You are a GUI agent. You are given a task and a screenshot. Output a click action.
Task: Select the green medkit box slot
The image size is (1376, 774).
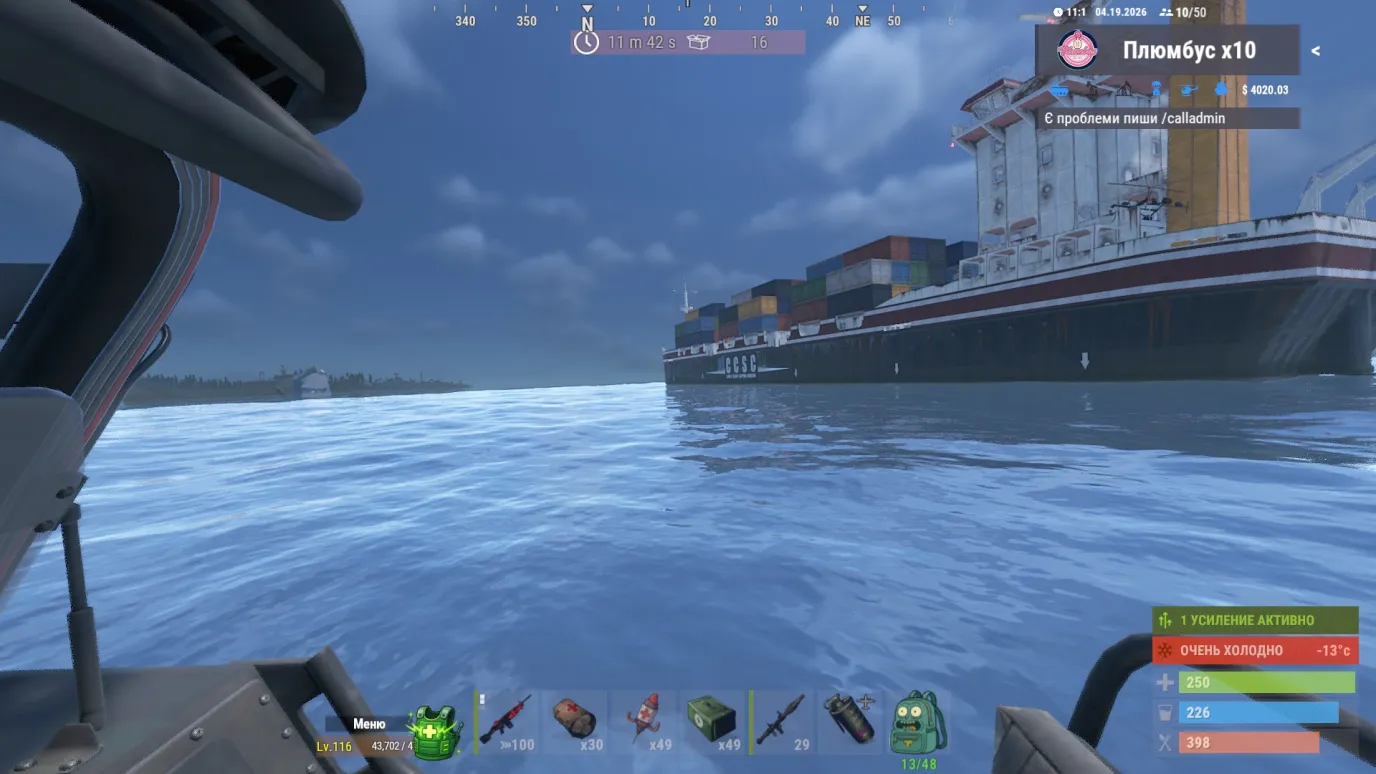711,722
